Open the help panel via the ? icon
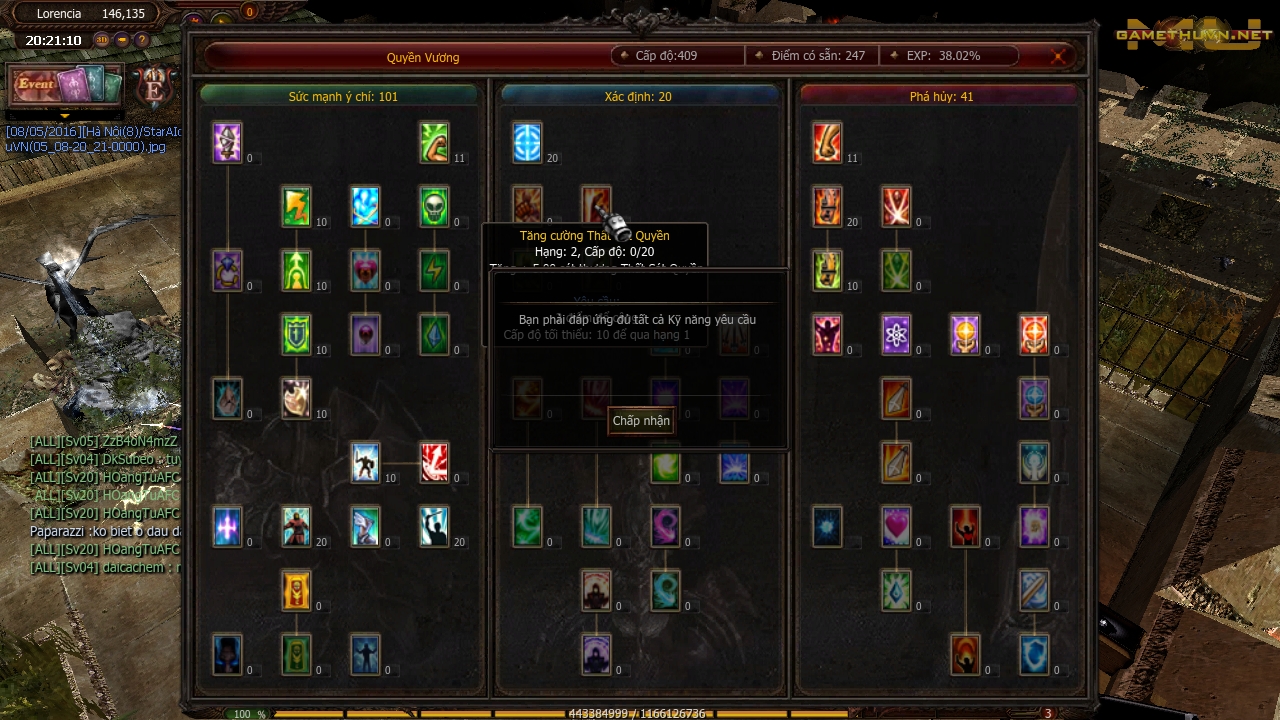 pos(140,40)
